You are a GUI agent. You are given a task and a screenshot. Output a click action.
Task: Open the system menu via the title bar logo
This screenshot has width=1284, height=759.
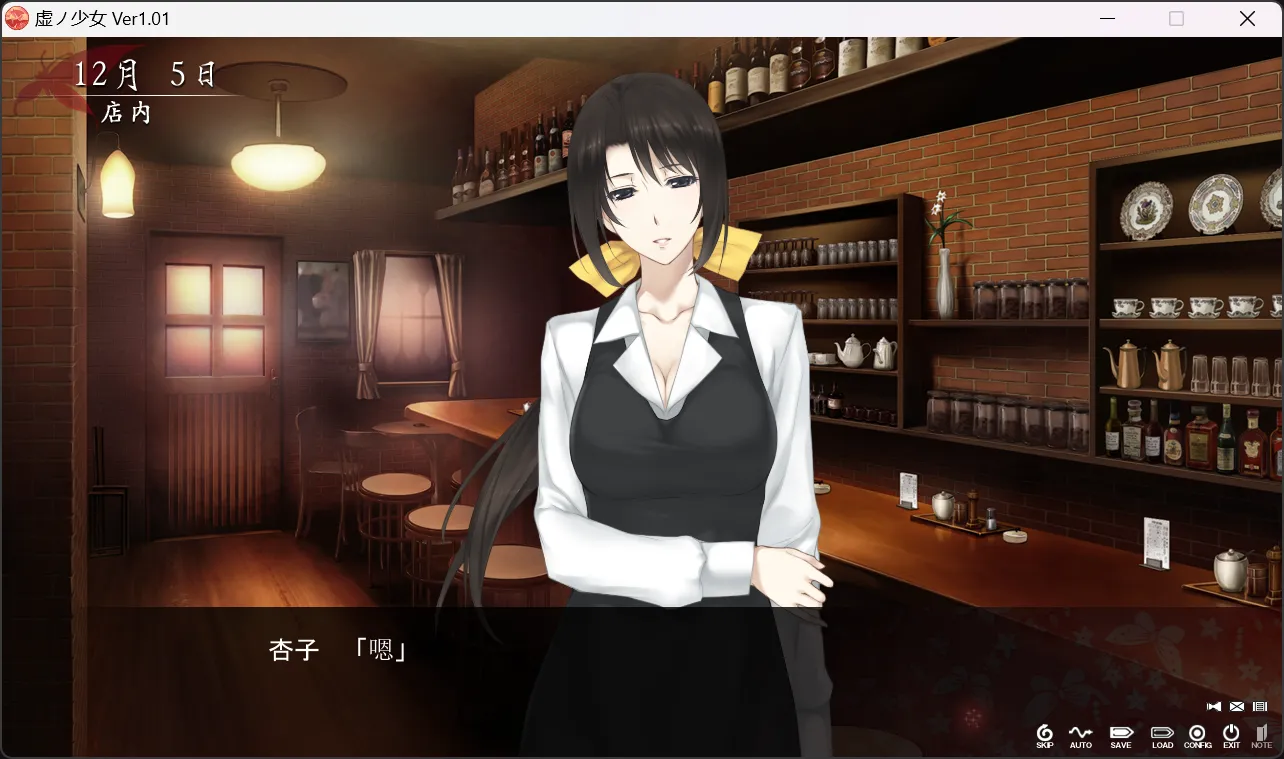[16, 18]
